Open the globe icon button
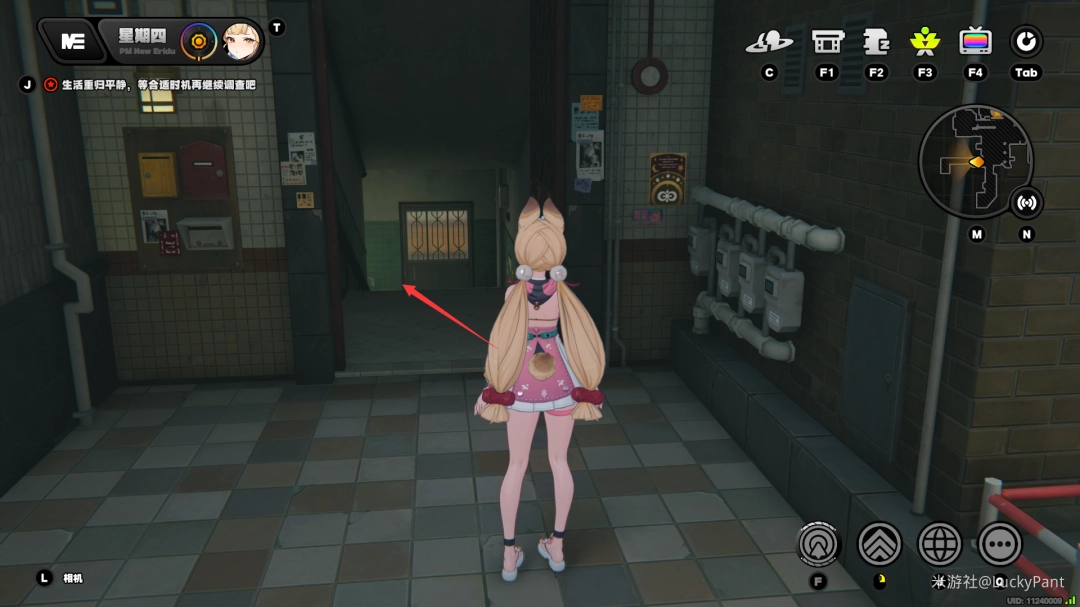The width and height of the screenshot is (1080, 607). 940,544
